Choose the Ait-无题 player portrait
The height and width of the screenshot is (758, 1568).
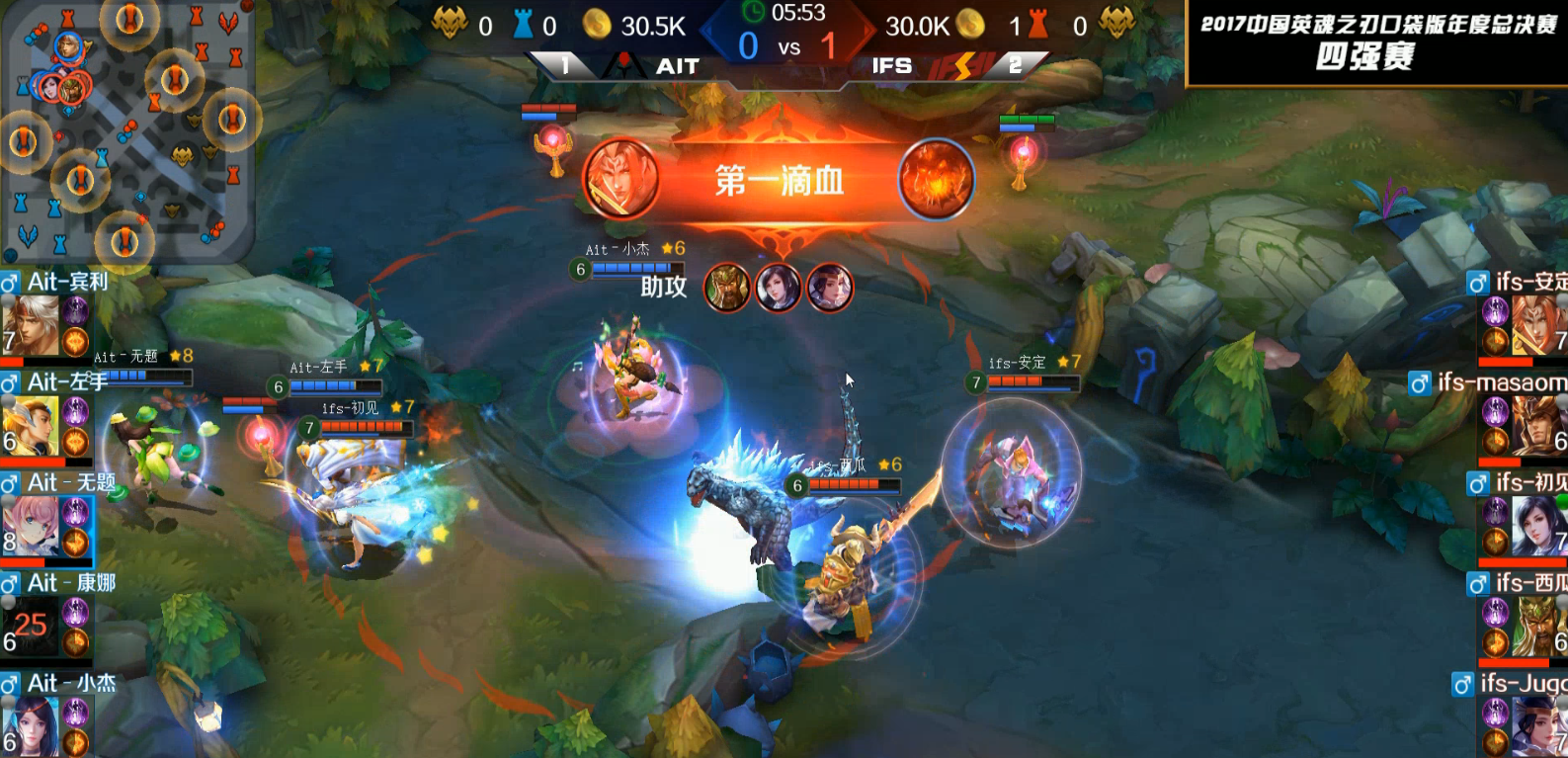[x=33, y=527]
